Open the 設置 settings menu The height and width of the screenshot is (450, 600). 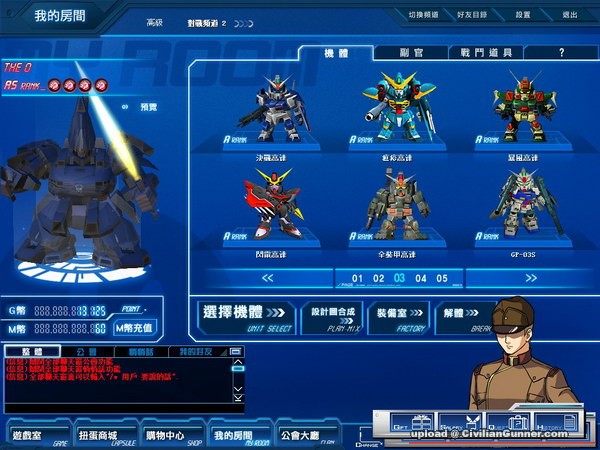click(x=523, y=15)
